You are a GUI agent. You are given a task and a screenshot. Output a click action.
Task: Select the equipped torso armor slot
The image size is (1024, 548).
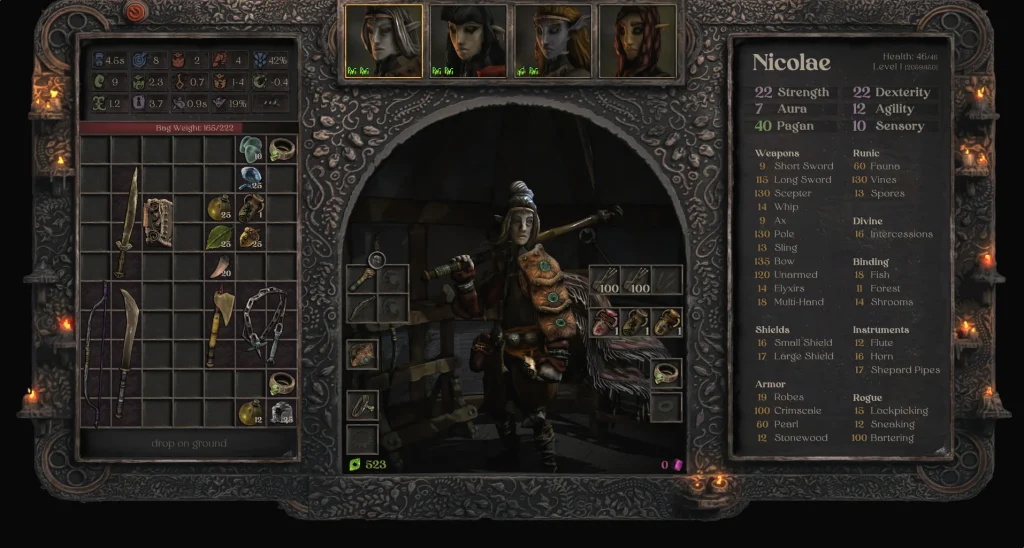pyautogui.click(x=362, y=353)
